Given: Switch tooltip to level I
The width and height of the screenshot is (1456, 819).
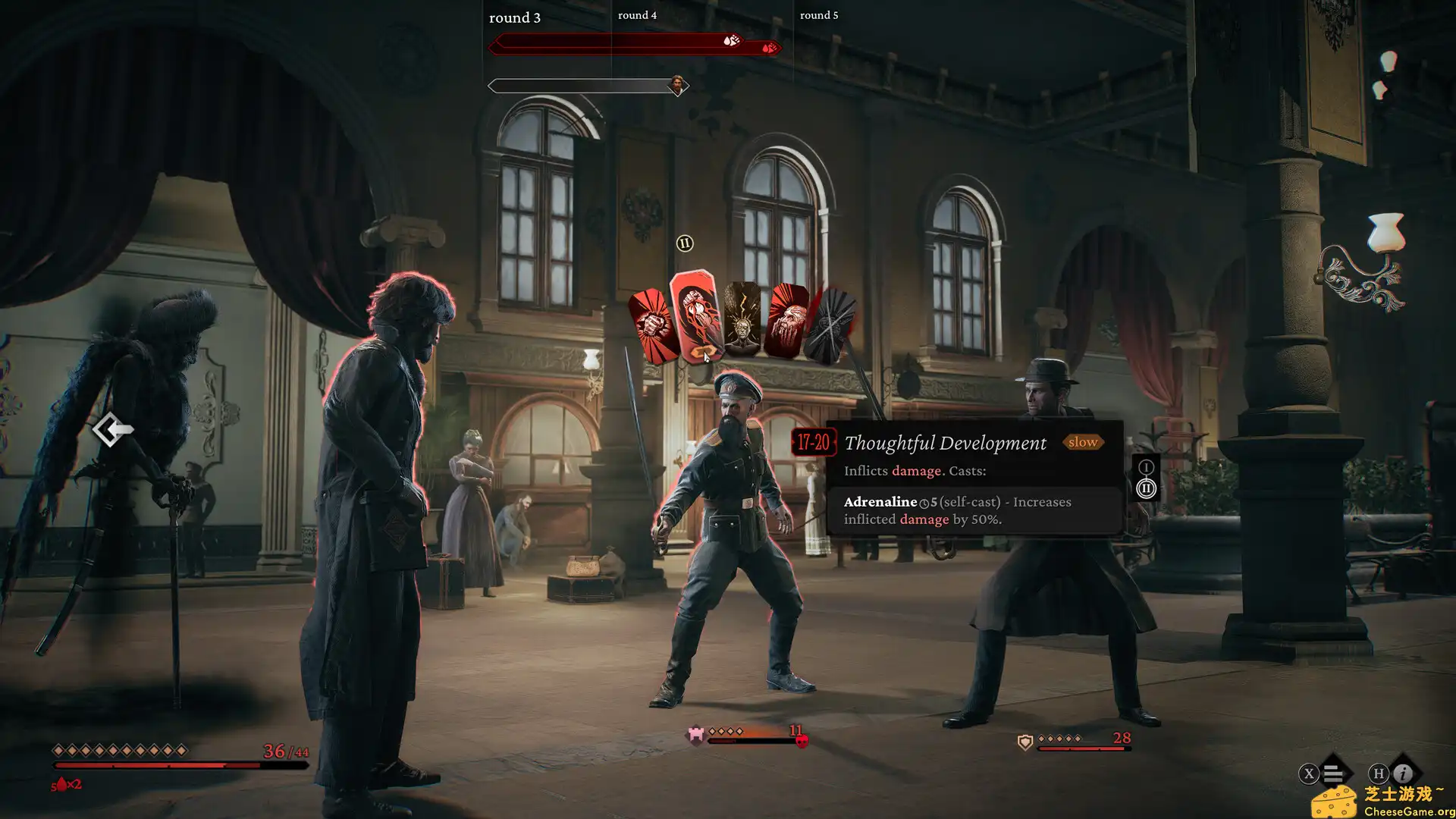Looking at the screenshot, I should [1146, 467].
